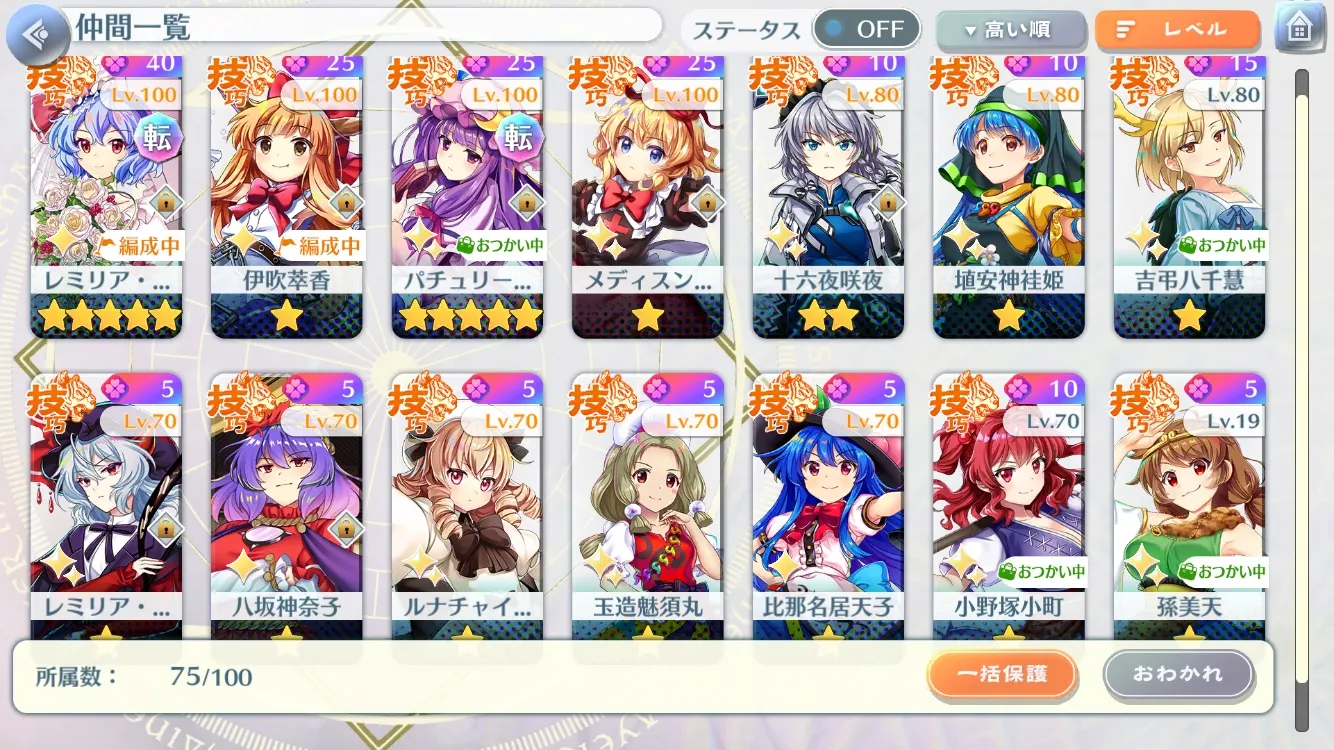The width and height of the screenshot is (1334, 750).
Task: Open the ルナチャイ character card
Action: point(467,505)
